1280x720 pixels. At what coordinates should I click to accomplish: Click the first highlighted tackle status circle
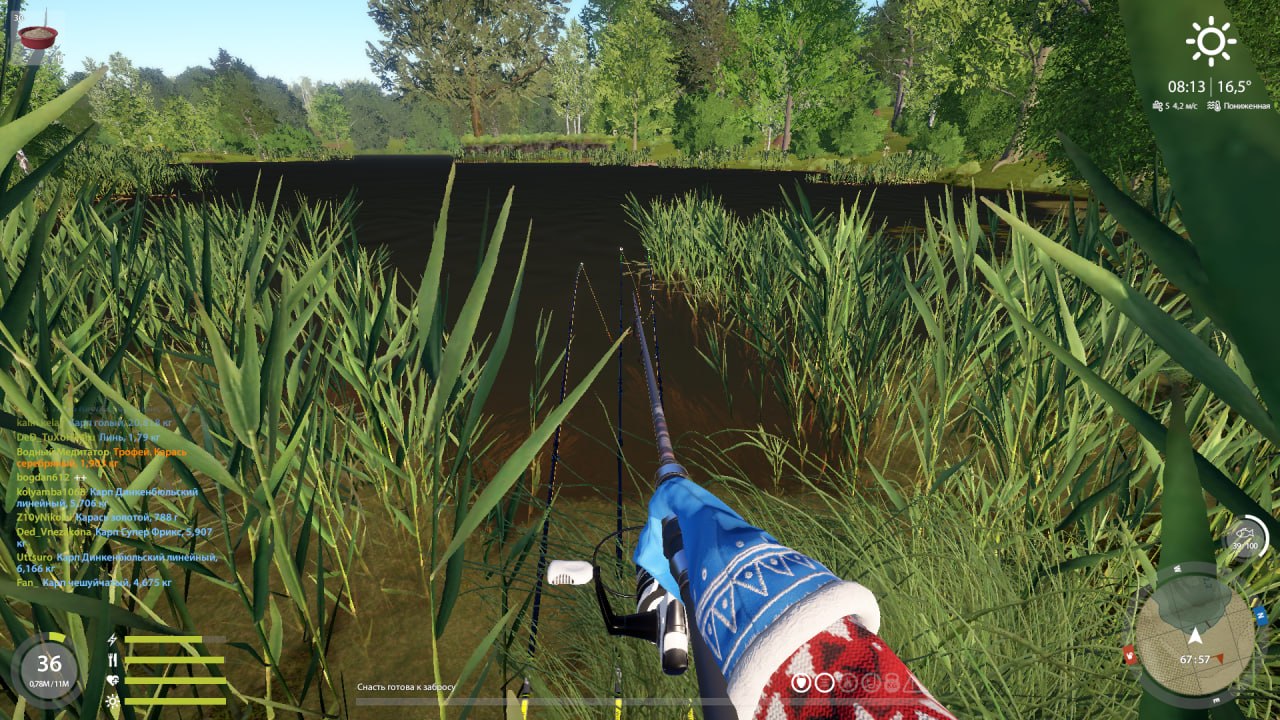801,682
